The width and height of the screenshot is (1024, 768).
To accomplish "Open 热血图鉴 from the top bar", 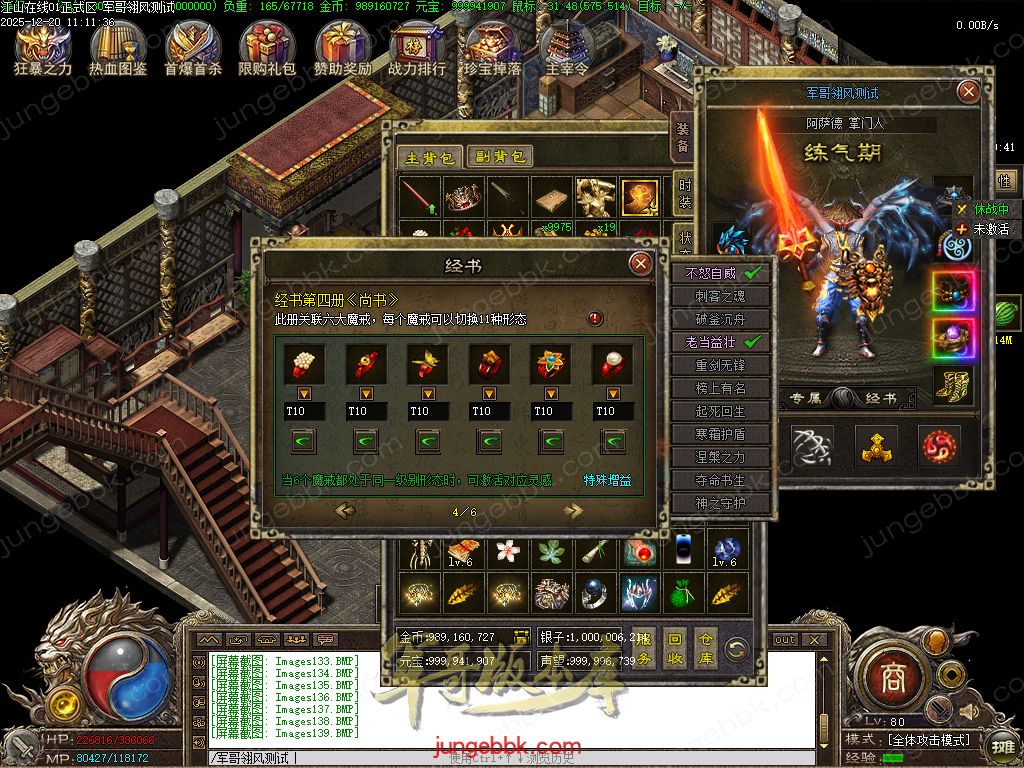I will click(x=118, y=46).
